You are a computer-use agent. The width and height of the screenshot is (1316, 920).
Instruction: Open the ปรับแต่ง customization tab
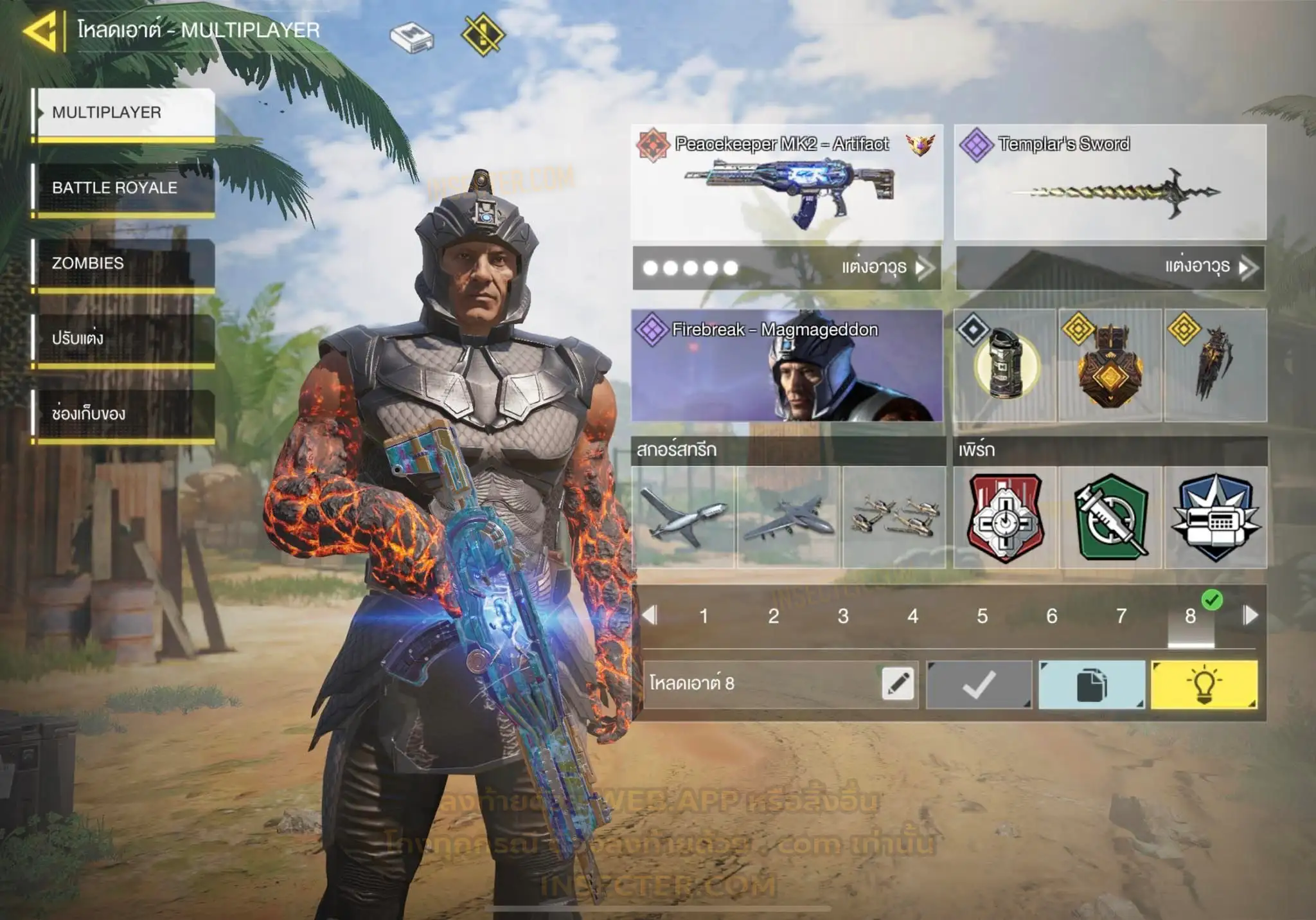tap(123, 338)
